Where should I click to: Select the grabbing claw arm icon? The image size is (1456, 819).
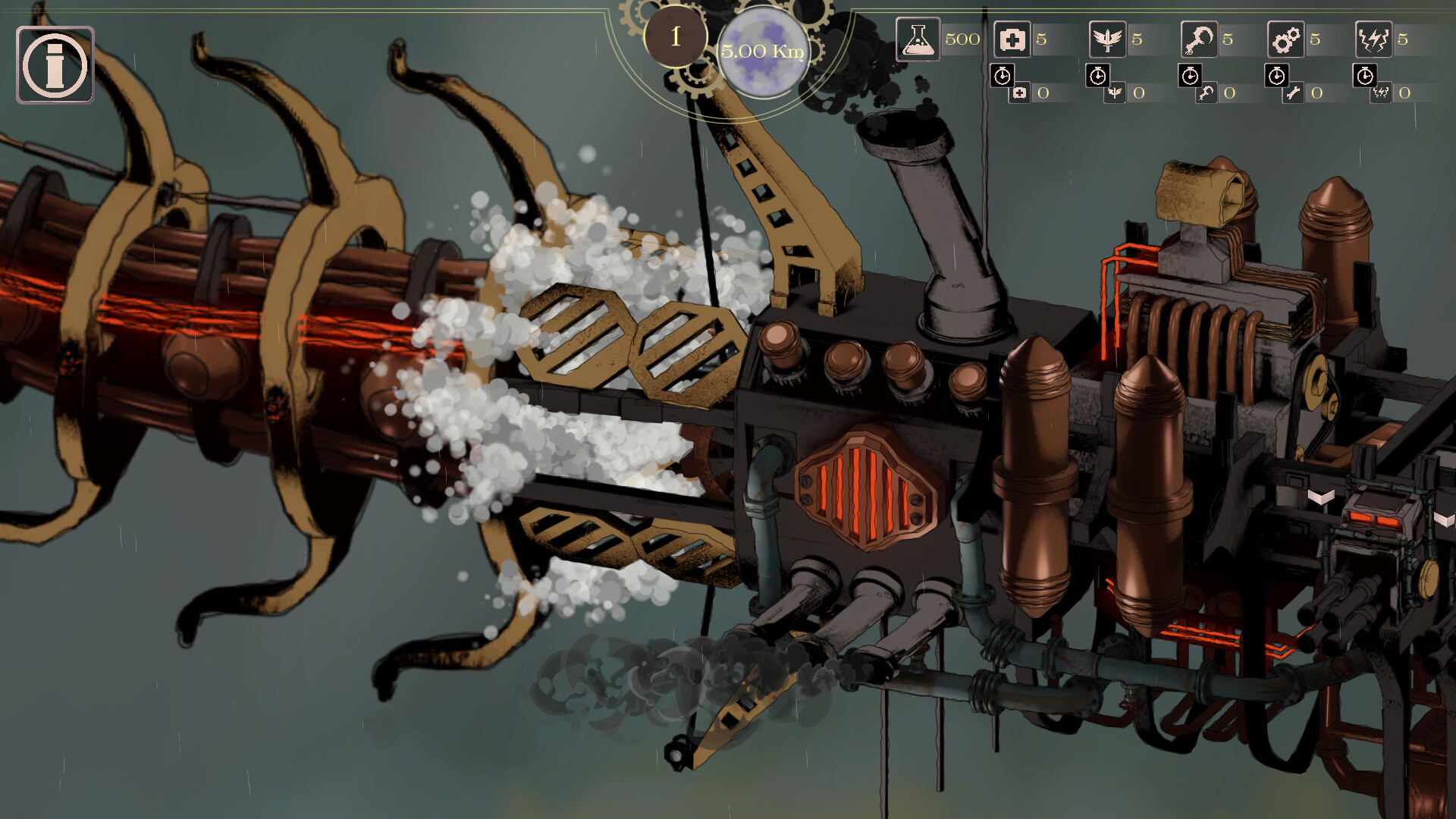pos(1199,39)
